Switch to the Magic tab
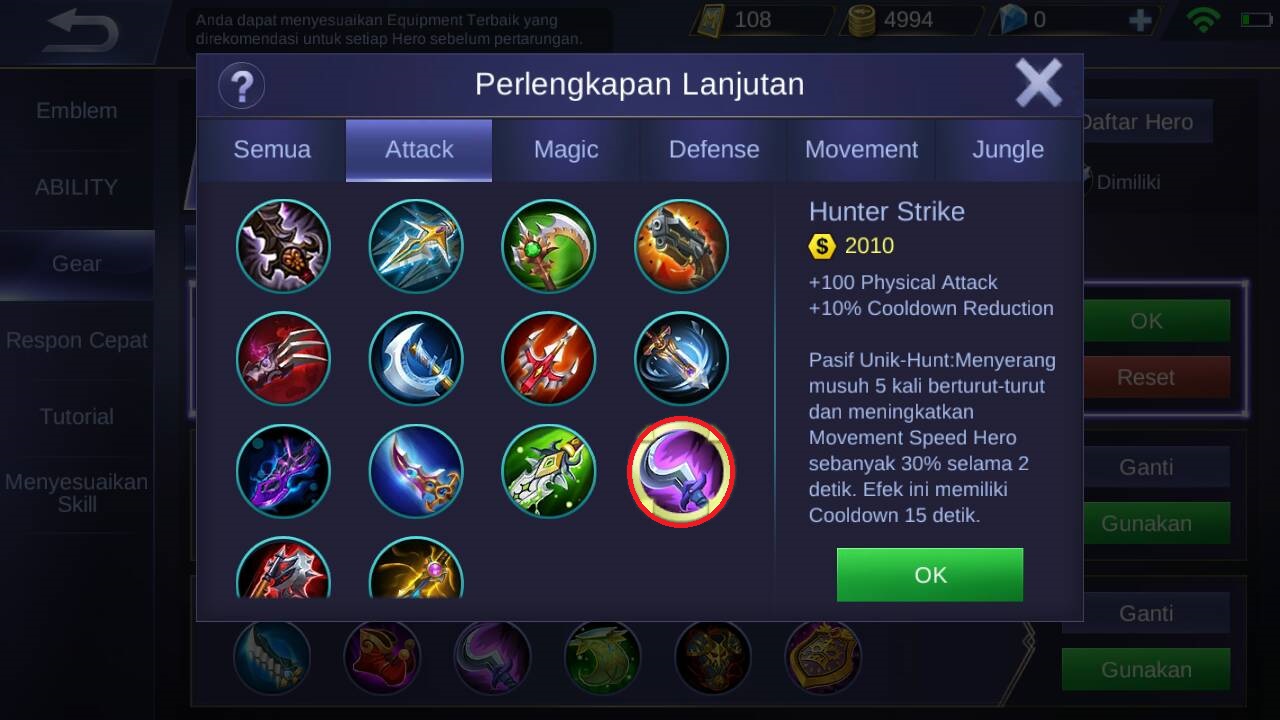This screenshot has height=720, width=1280. pyautogui.click(x=566, y=150)
